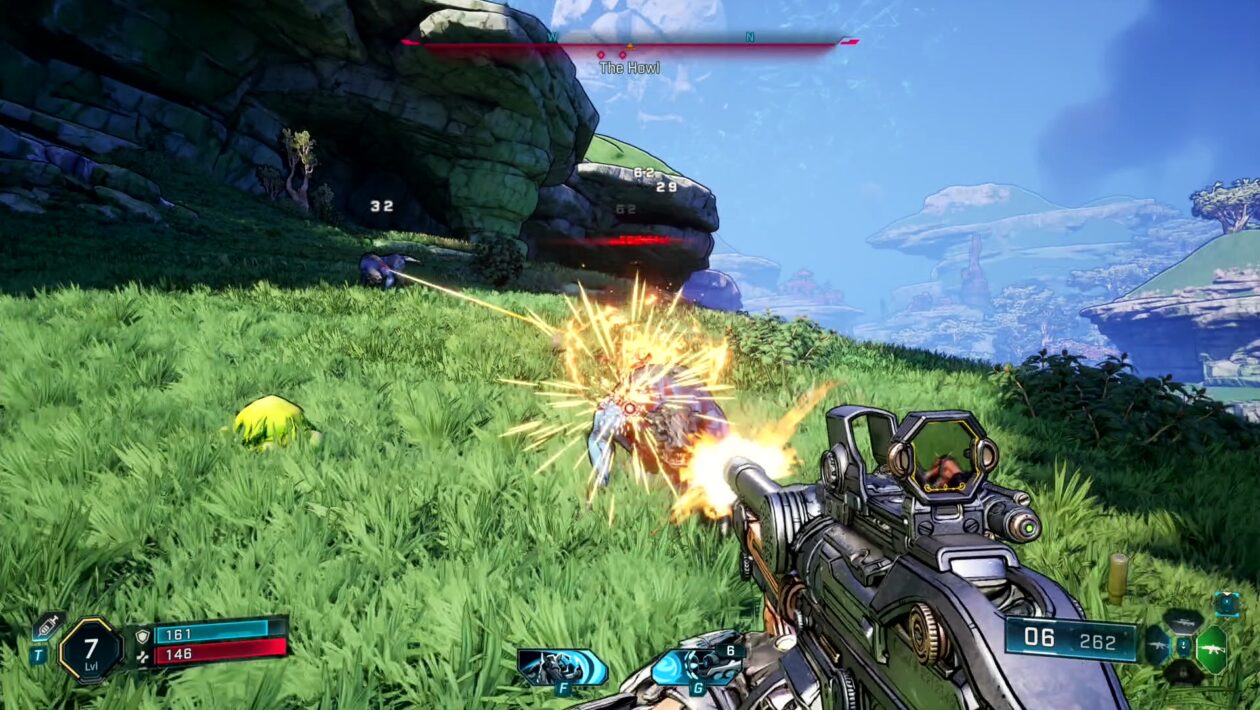Switch to the green highlighted weapon slot
The height and width of the screenshot is (710, 1260).
point(1211,647)
